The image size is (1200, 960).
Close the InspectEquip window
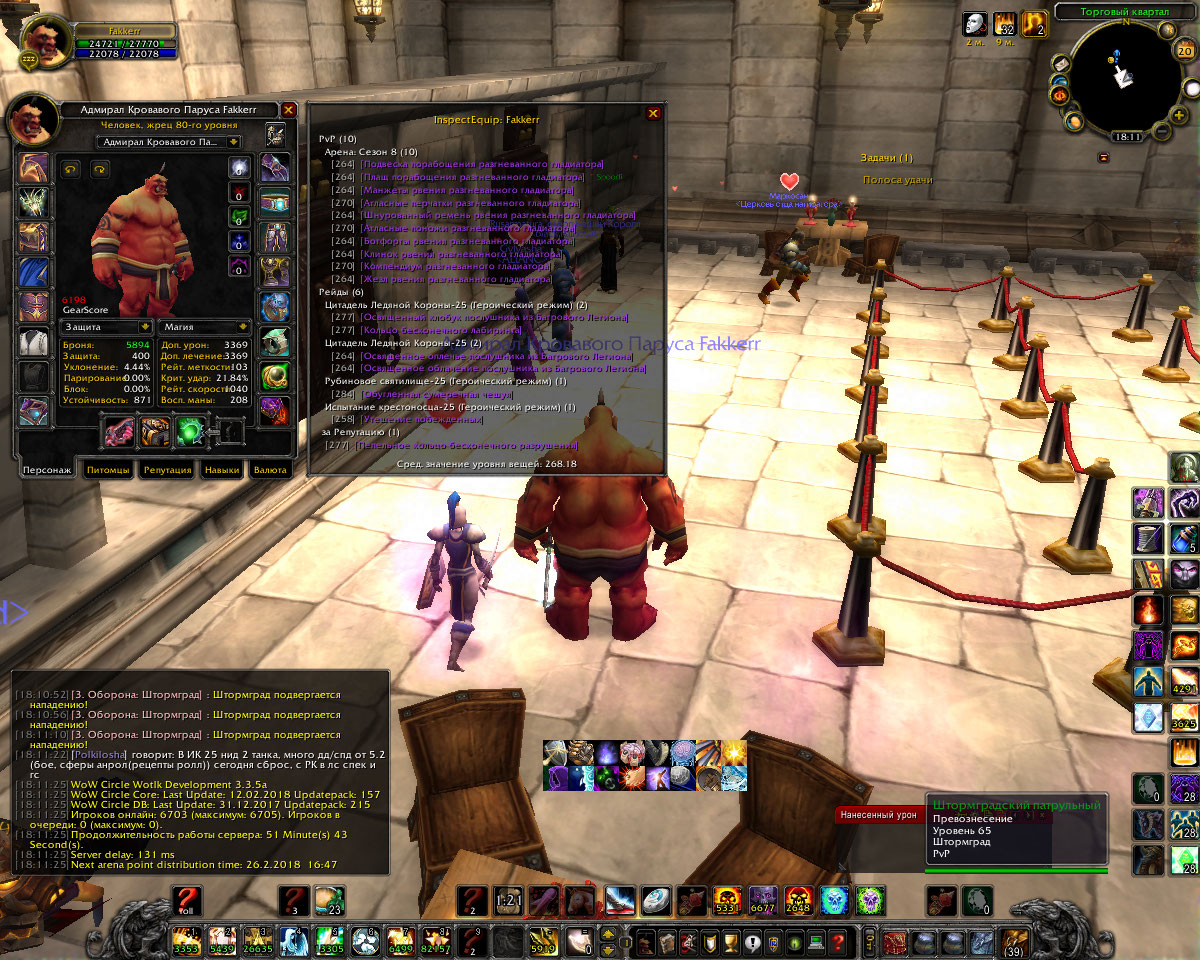[x=653, y=114]
